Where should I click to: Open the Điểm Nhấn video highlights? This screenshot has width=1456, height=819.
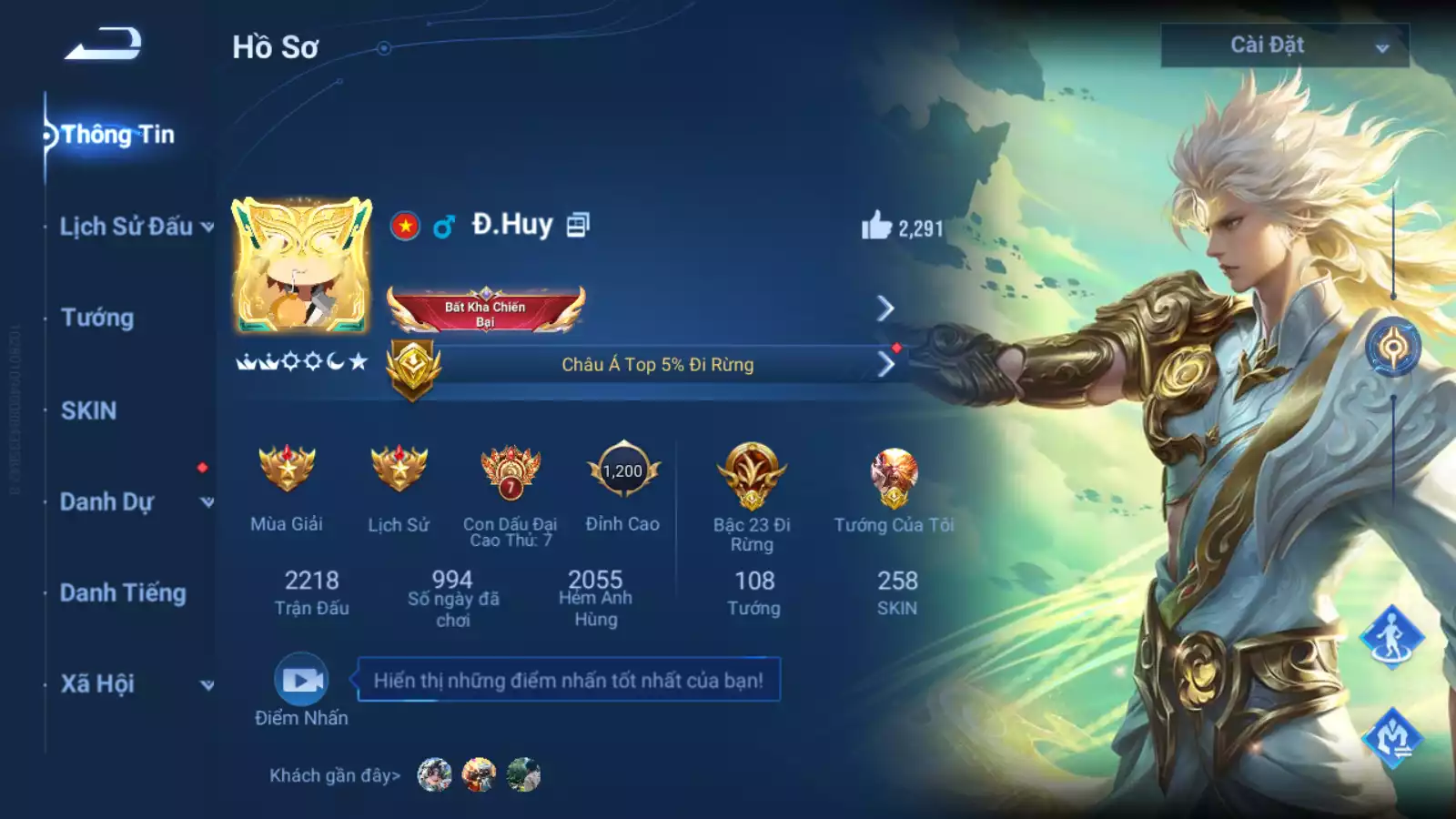pyautogui.click(x=301, y=680)
